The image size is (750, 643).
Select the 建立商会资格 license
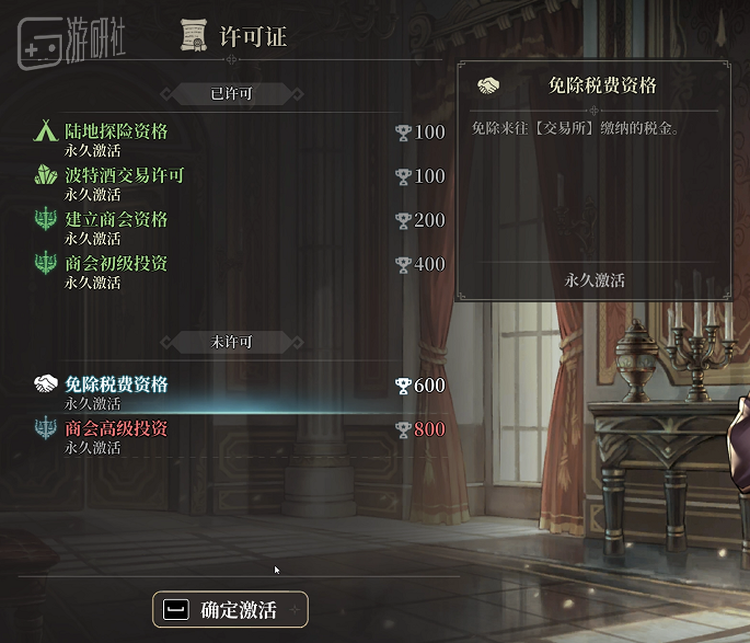117,220
